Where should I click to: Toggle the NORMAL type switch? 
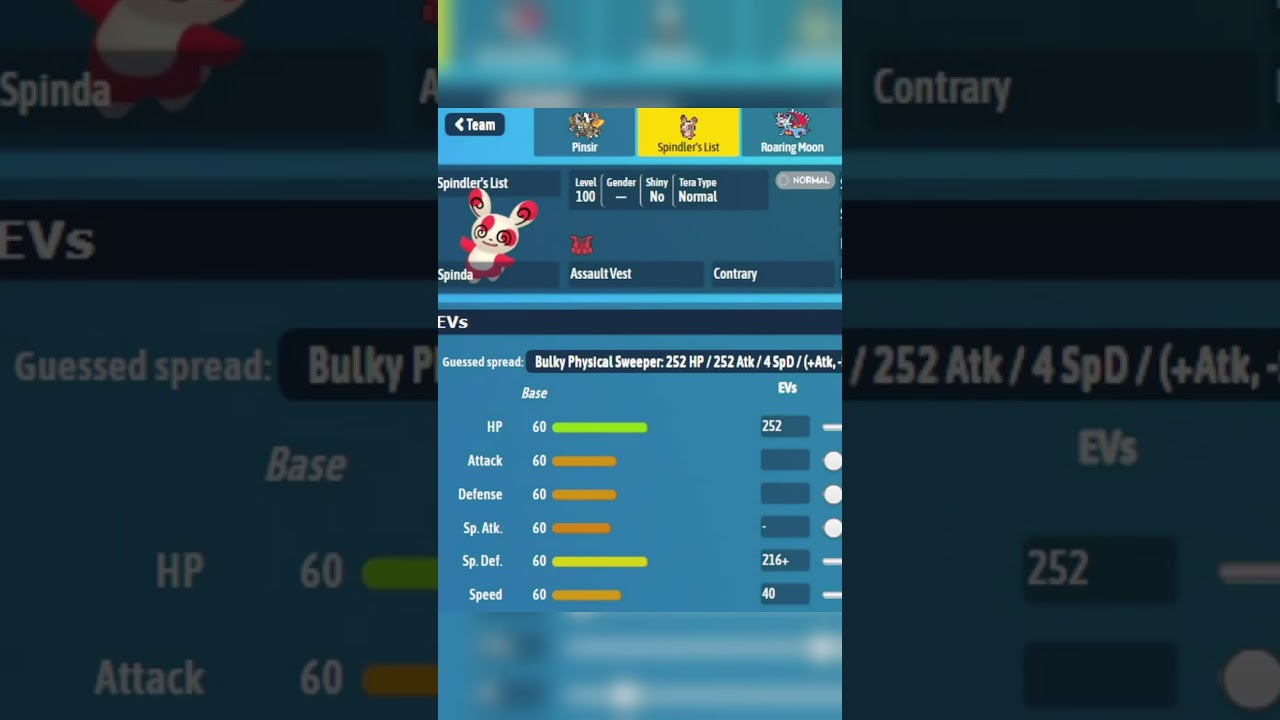[x=806, y=181]
